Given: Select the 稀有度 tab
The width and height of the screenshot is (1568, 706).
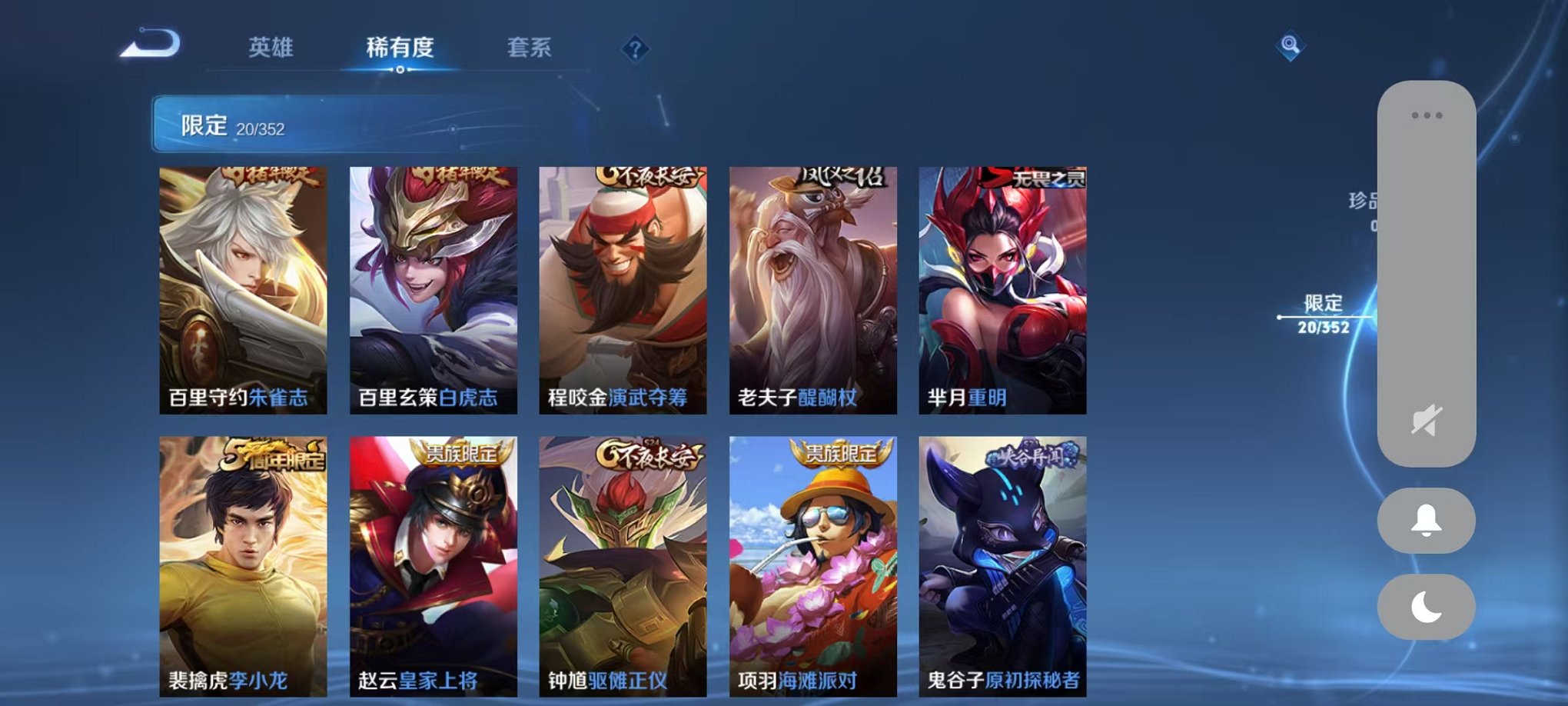Looking at the screenshot, I should tap(399, 48).
